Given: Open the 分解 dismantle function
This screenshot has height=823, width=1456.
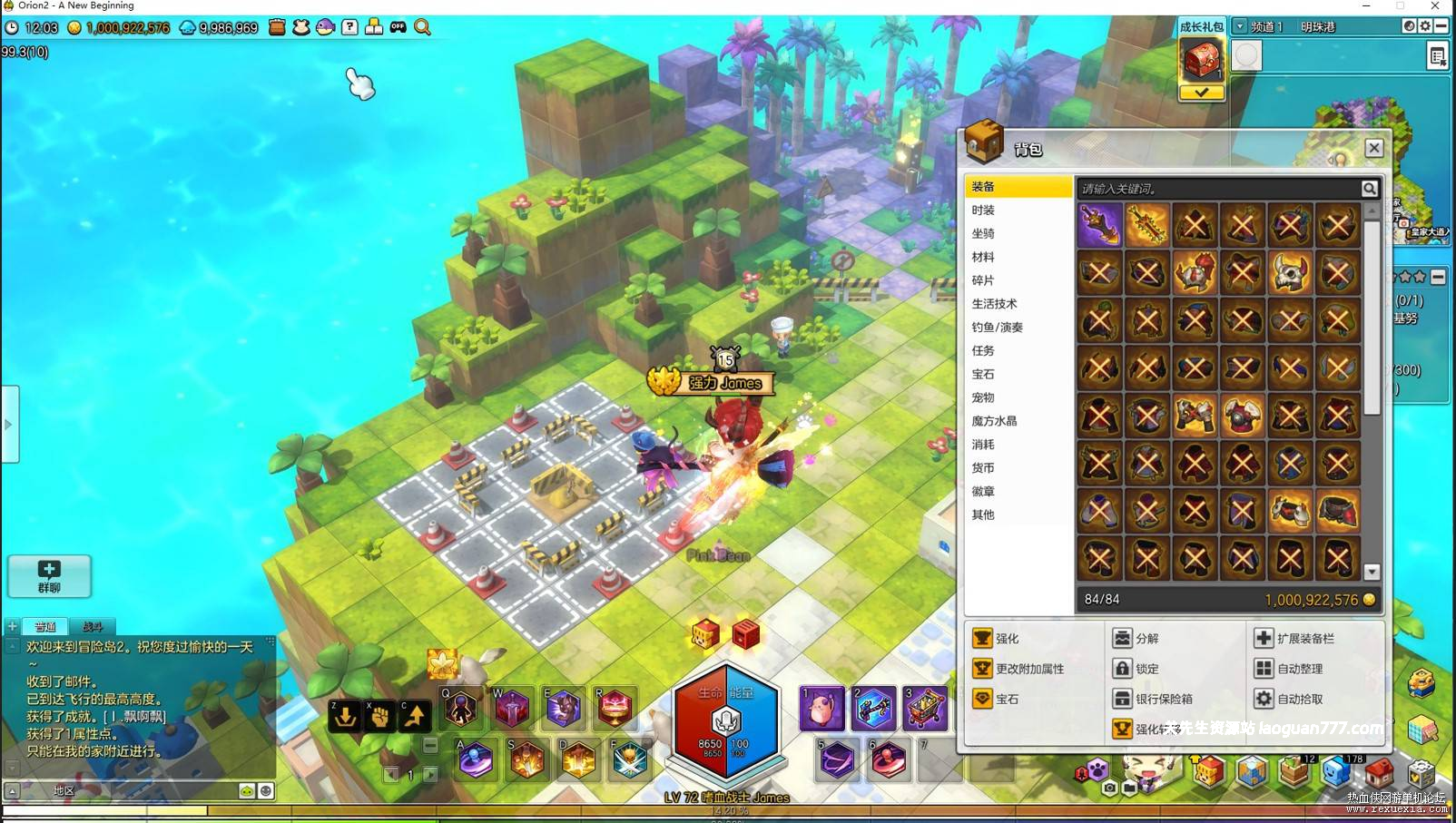Looking at the screenshot, I should (1136, 639).
